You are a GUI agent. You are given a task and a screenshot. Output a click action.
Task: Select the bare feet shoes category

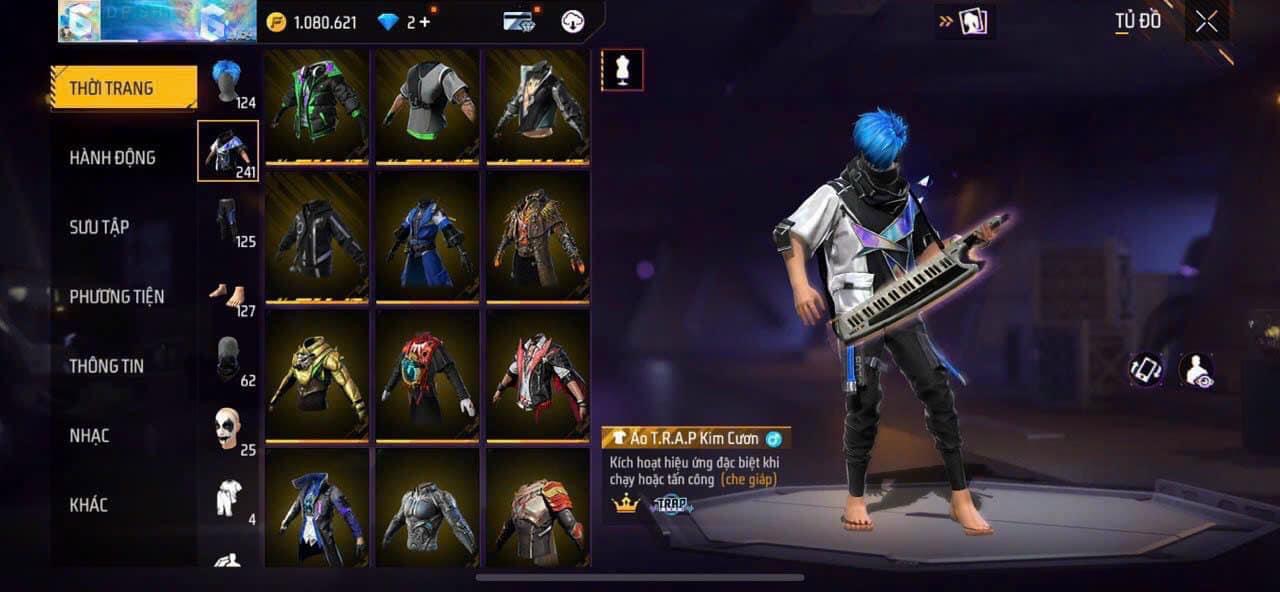click(x=228, y=294)
